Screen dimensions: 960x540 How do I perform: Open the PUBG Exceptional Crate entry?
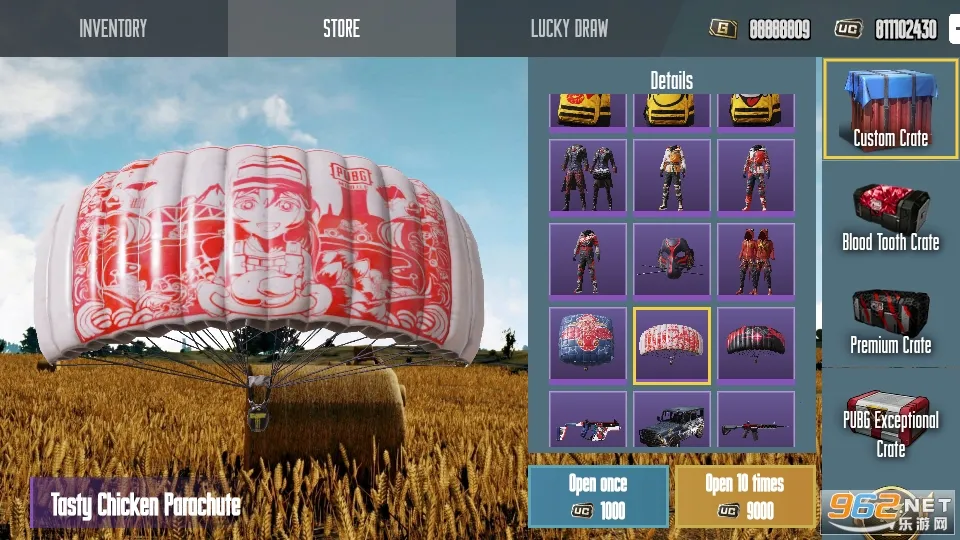click(890, 424)
